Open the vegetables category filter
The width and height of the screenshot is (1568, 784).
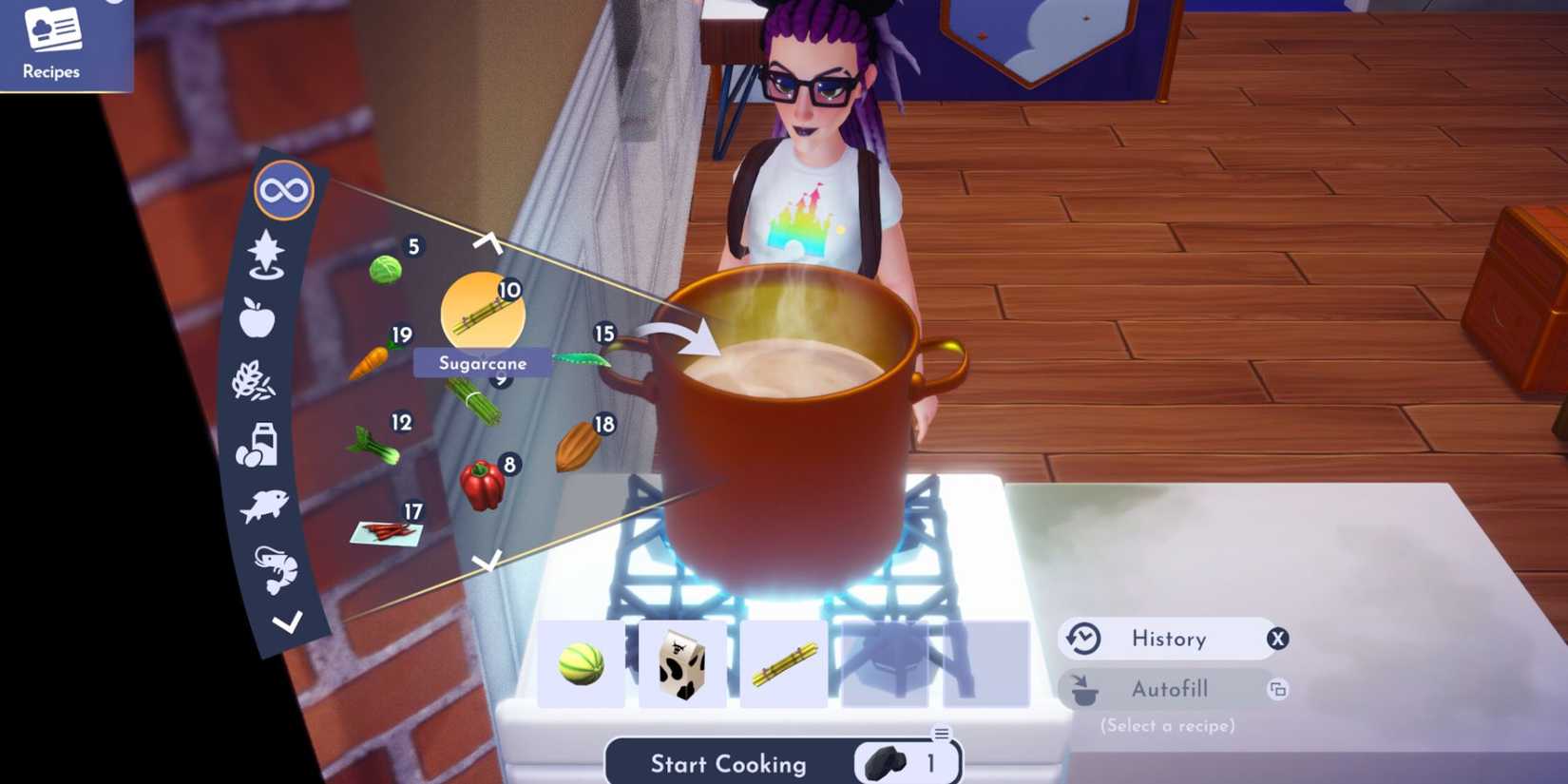pyautogui.click(x=266, y=257)
